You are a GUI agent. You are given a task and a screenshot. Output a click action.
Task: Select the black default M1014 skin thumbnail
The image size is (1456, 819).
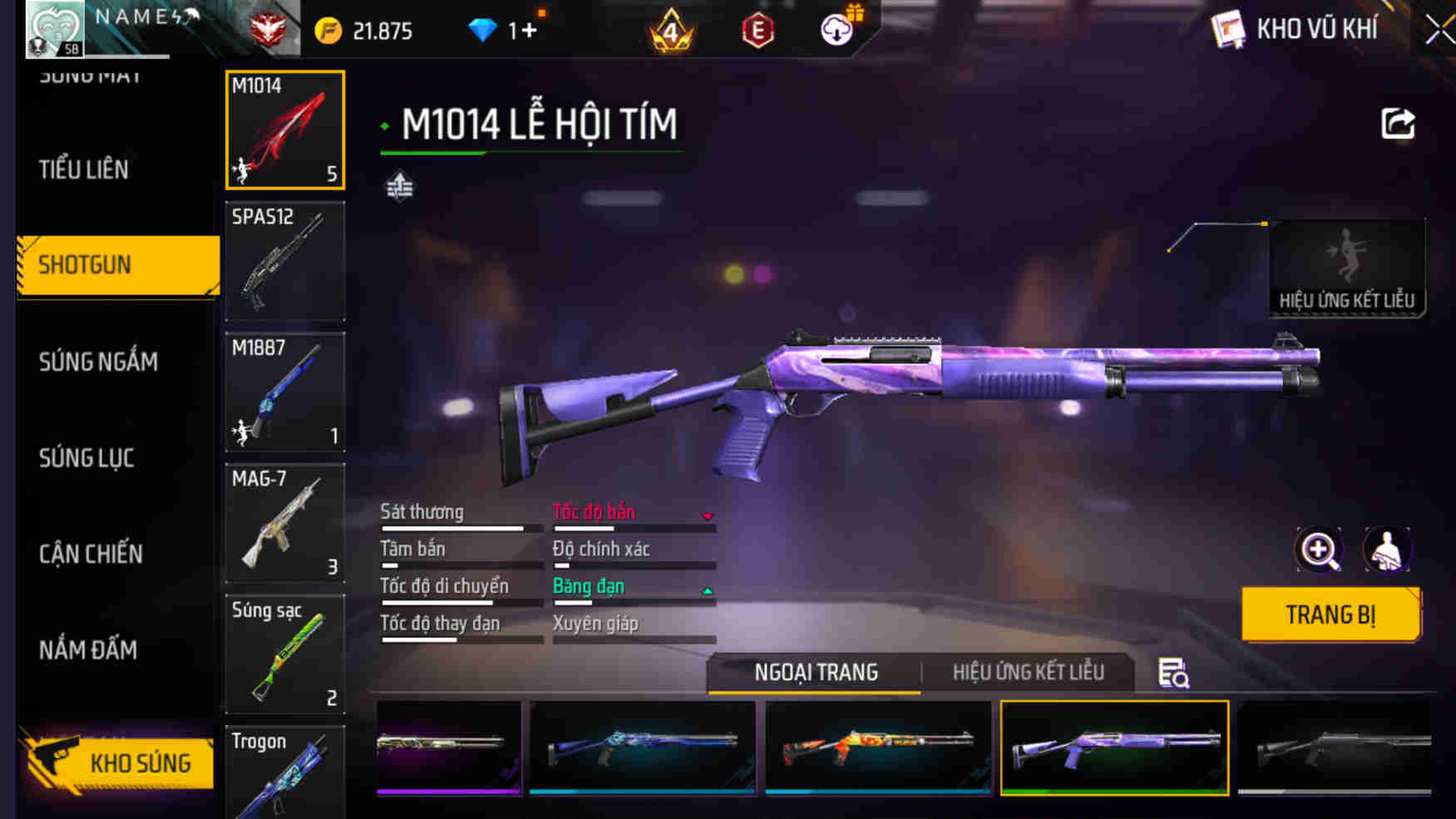click(1334, 747)
